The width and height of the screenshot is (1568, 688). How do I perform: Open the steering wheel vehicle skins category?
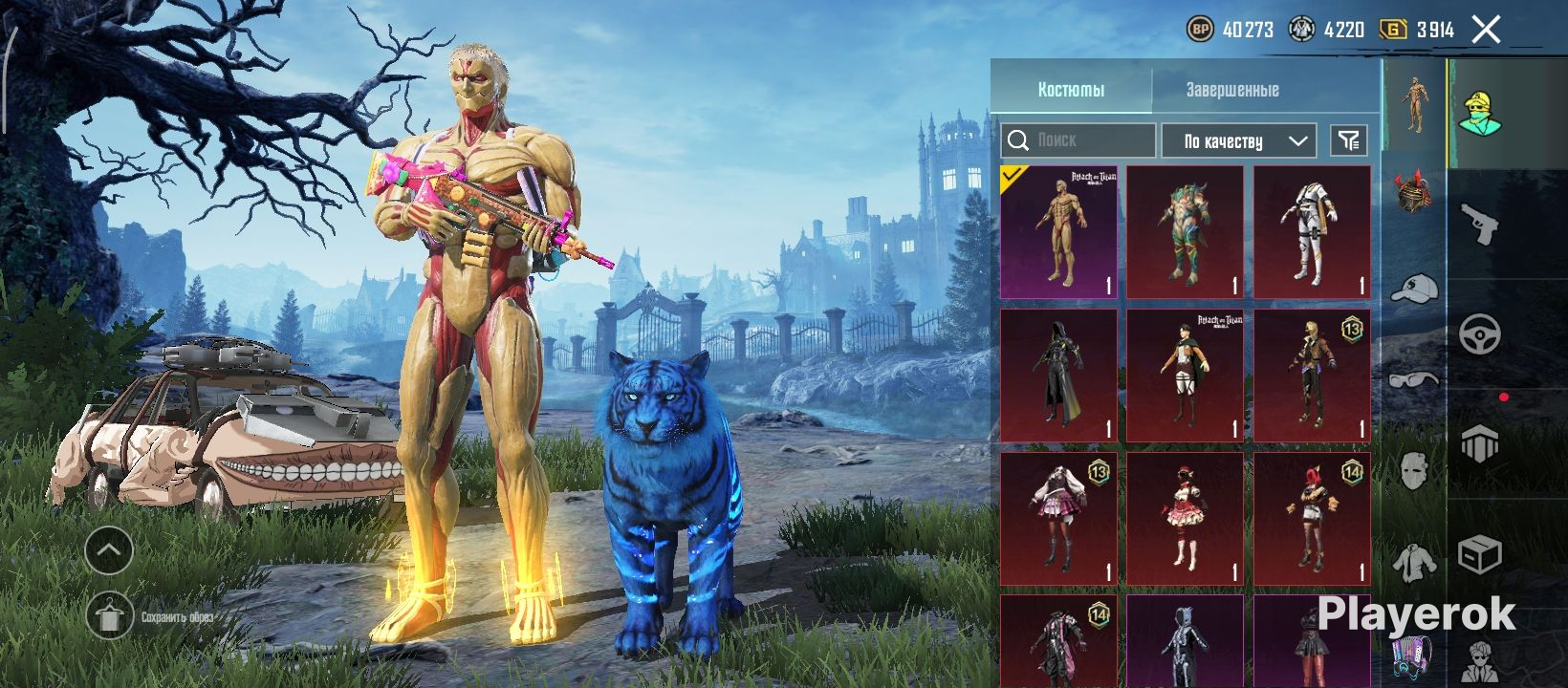(x=1479, y=334)
